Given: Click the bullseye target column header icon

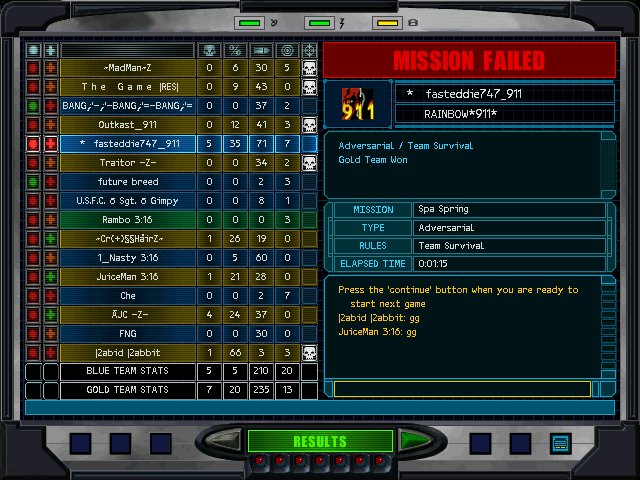Looking at the screenshot, I should [x=287, y=50].
